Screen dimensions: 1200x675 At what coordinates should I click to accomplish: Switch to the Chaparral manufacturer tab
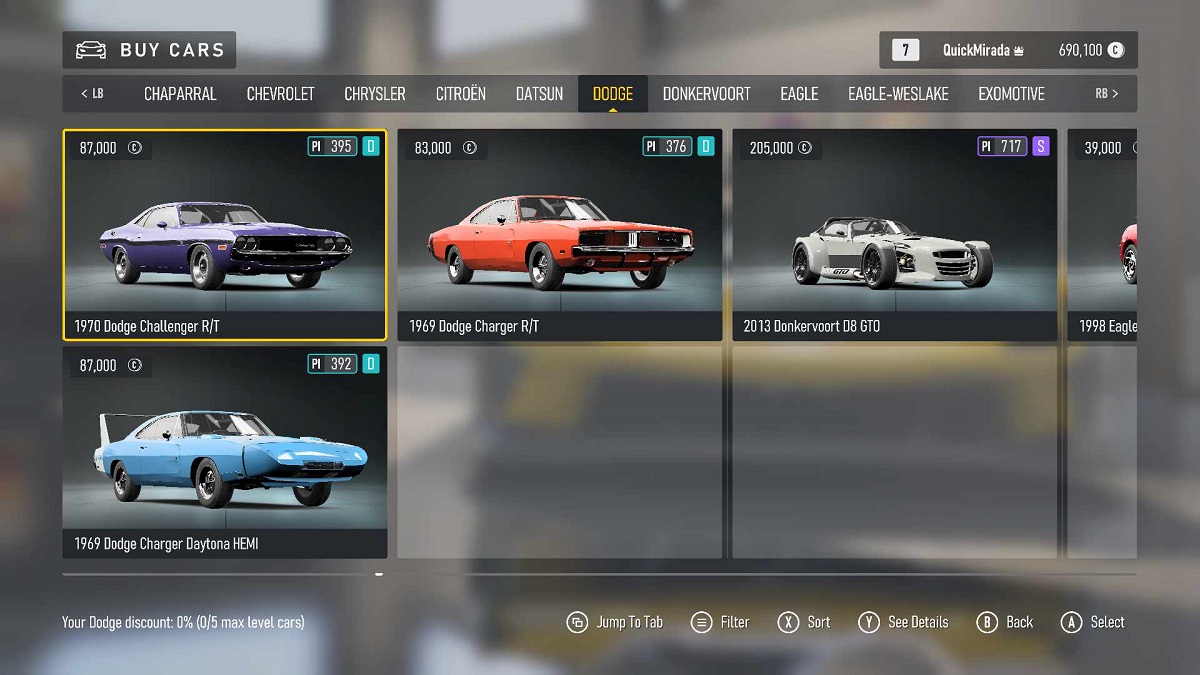click(x=180, y=94)
